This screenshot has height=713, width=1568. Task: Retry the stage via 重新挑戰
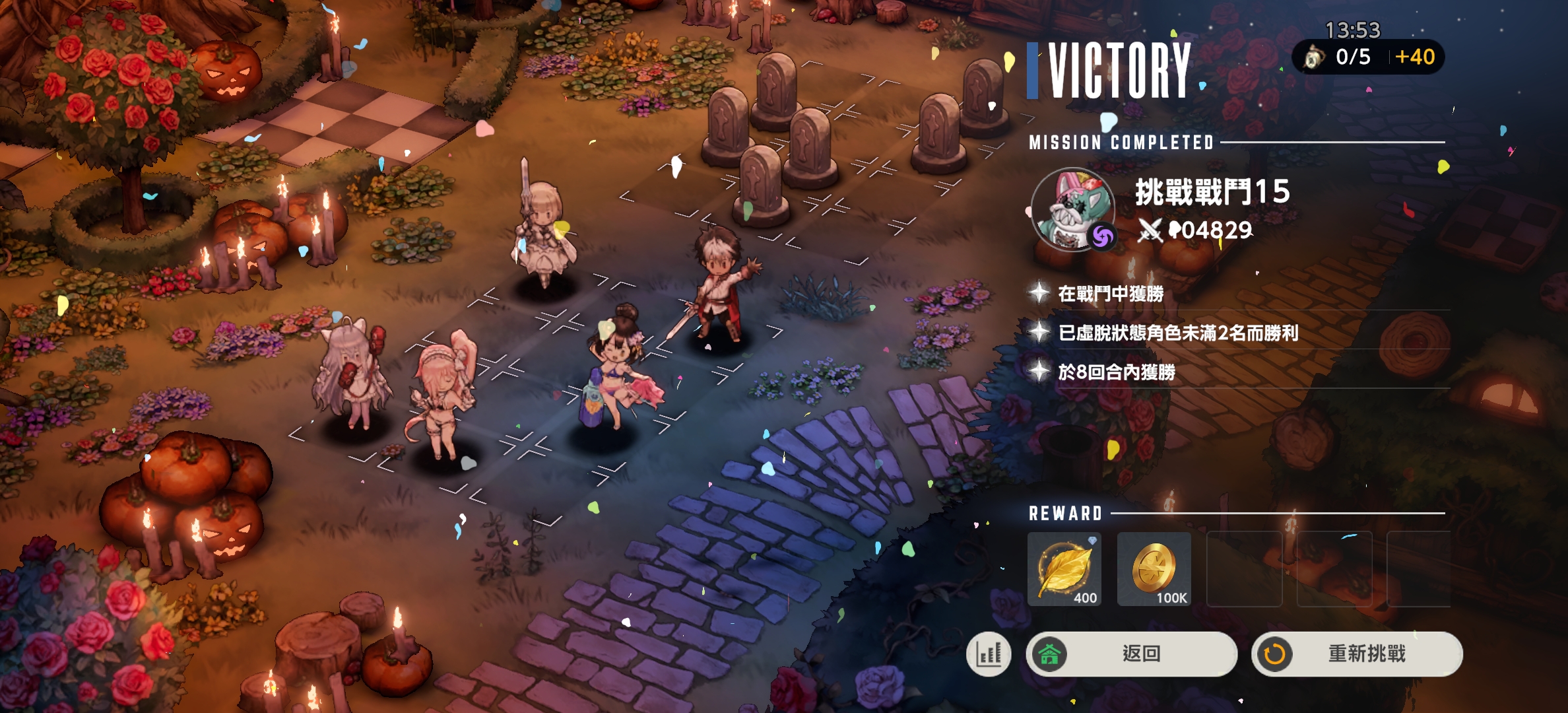[1357, 654]
